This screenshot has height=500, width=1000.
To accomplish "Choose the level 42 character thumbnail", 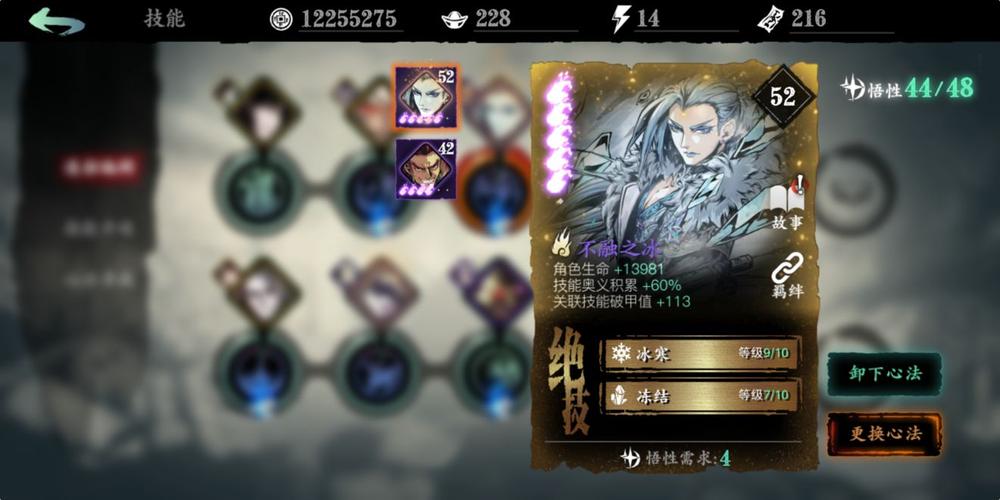I will 425,167.
